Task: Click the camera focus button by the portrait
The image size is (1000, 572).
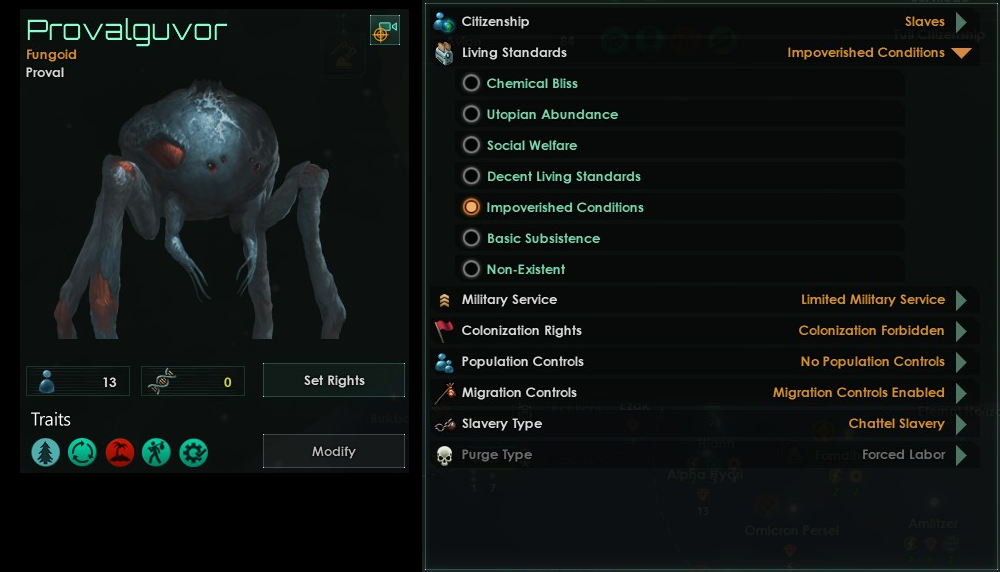Action: click(384, 31)
